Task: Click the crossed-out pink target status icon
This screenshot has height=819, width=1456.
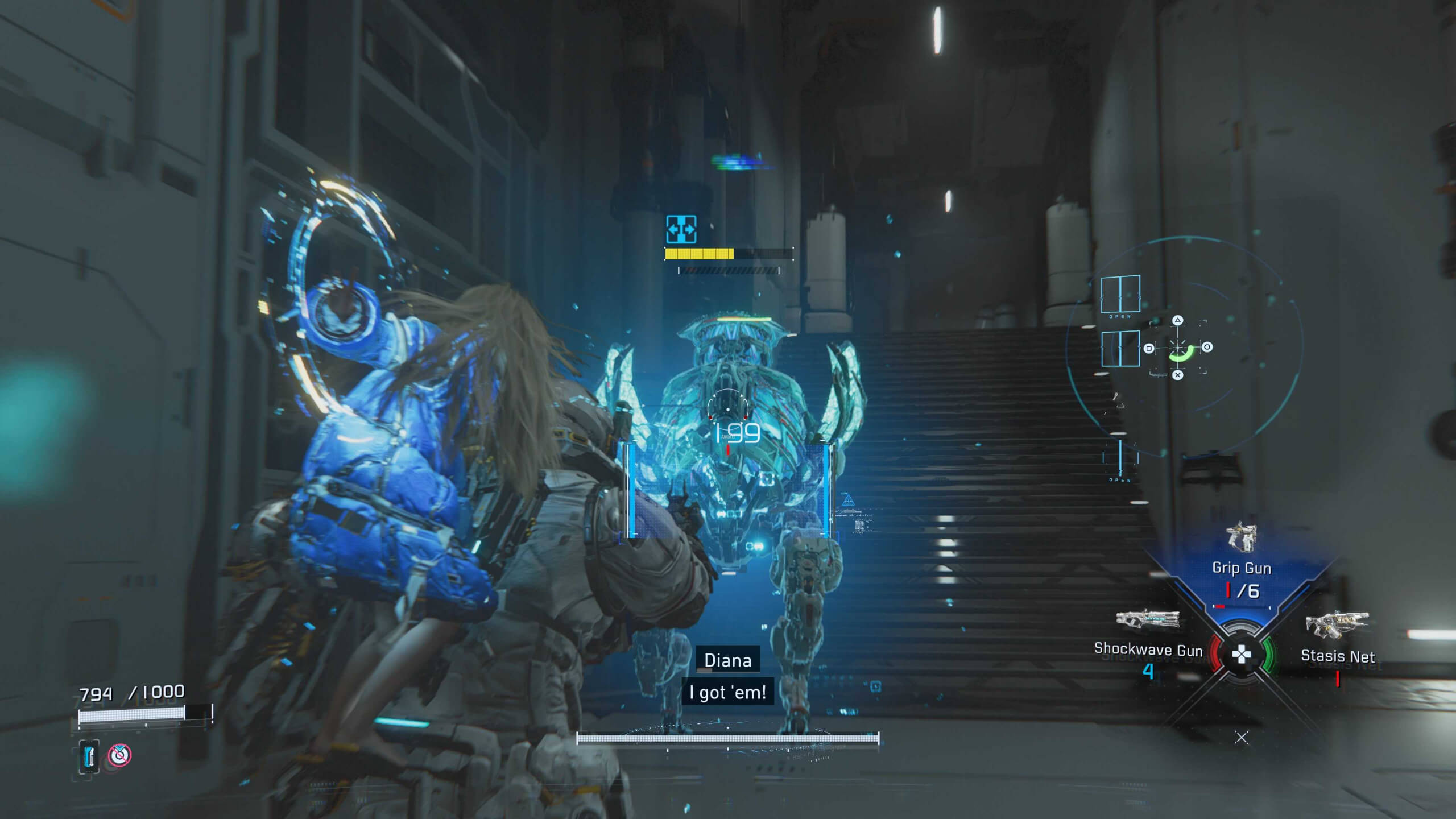Action: (120, 755)
